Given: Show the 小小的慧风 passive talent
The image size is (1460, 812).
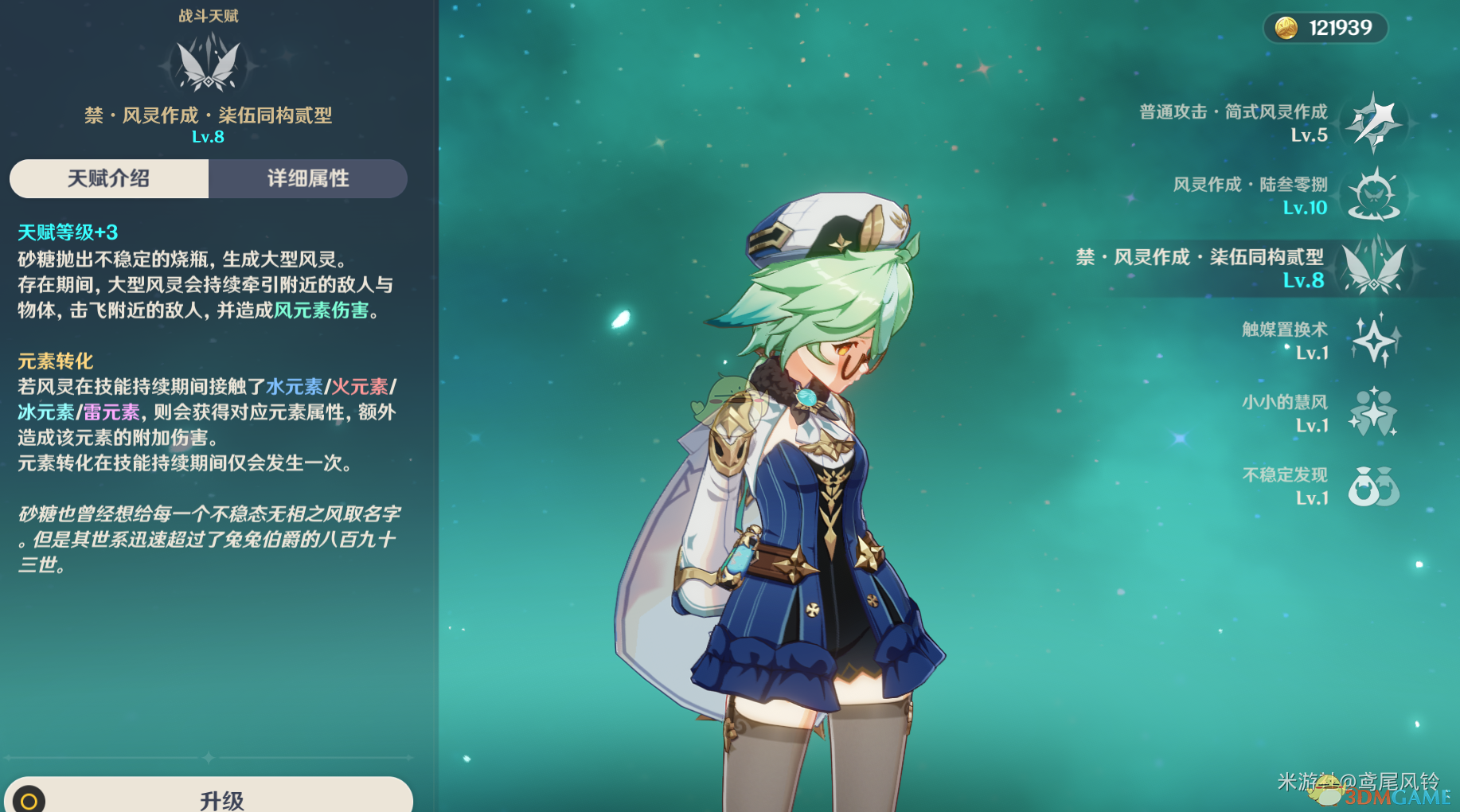Looking at the screenshot, I should click(x=1373, y=413).
